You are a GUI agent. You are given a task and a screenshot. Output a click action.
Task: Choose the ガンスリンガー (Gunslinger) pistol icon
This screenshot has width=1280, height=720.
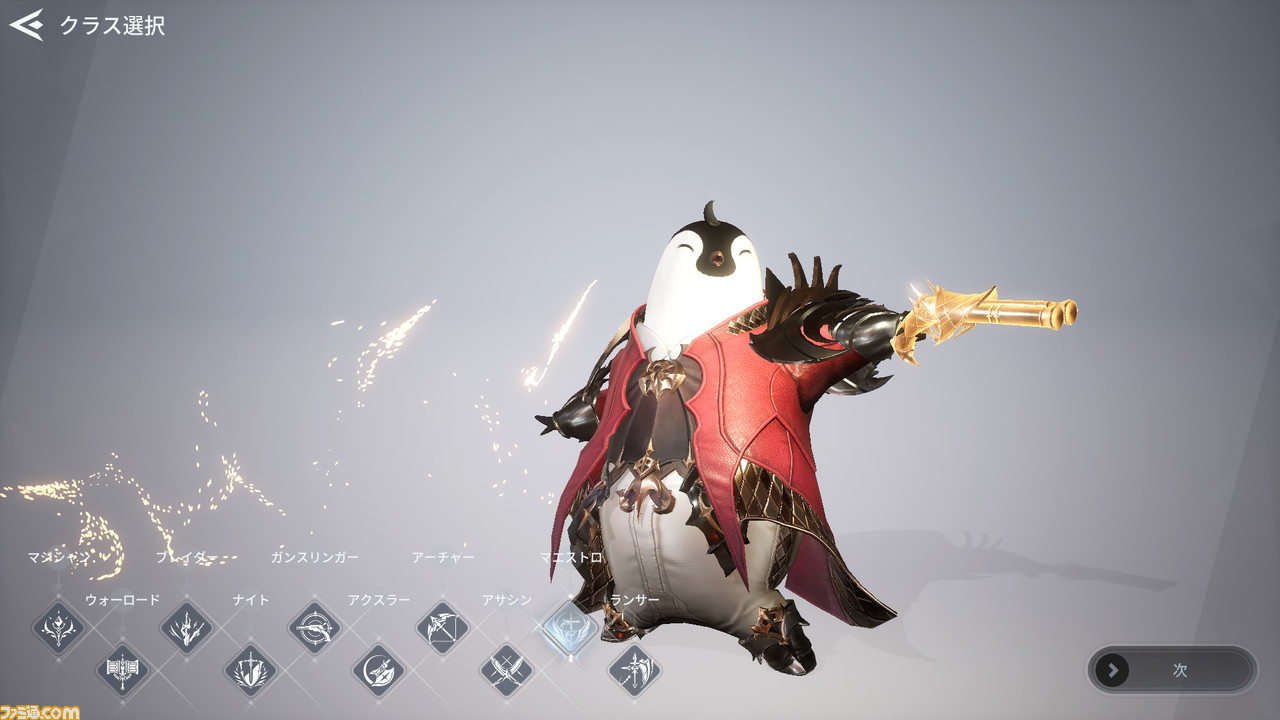[x=315, y=628]
